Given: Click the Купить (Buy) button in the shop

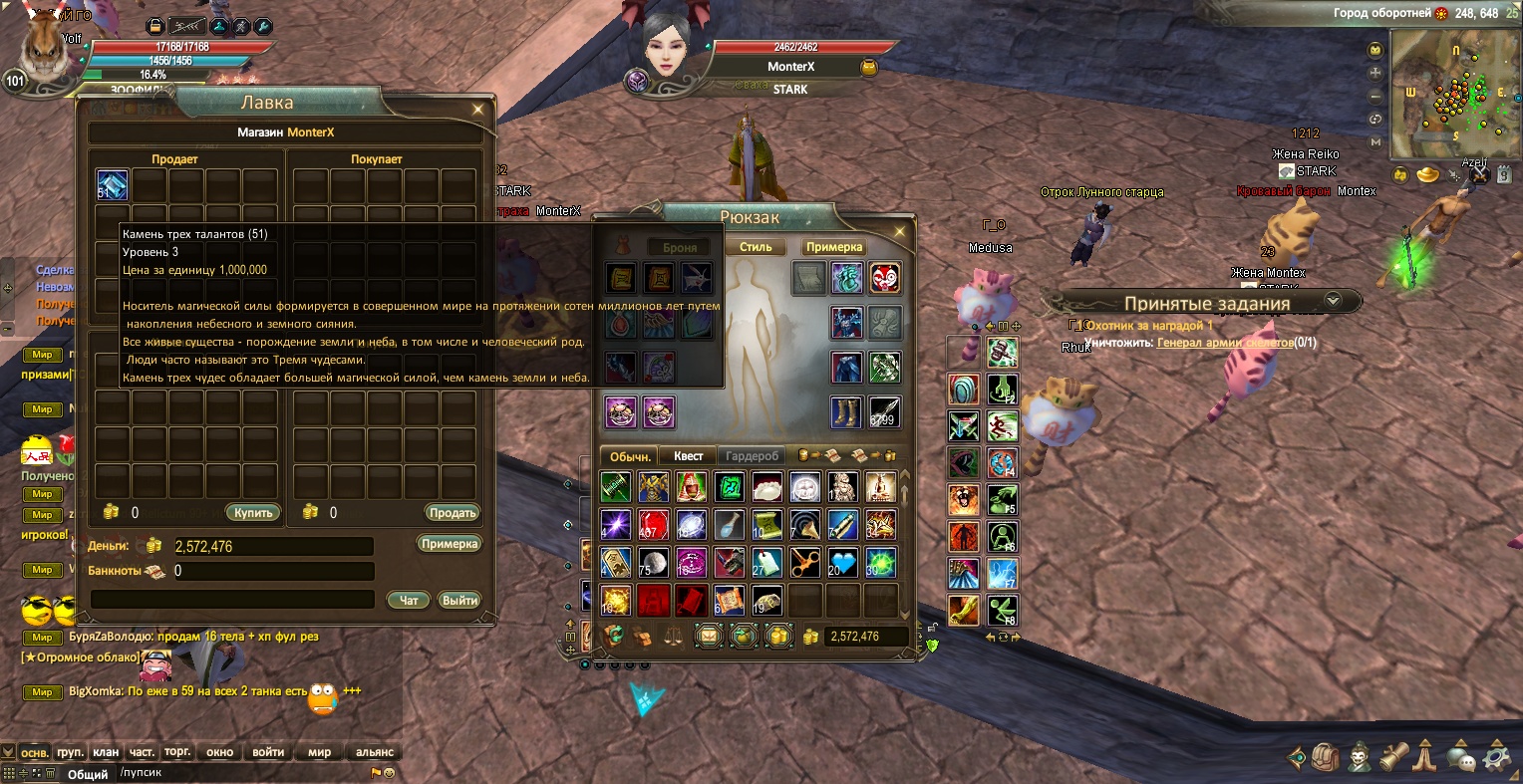Looking at the screenshot, I should tap(253, 513).
